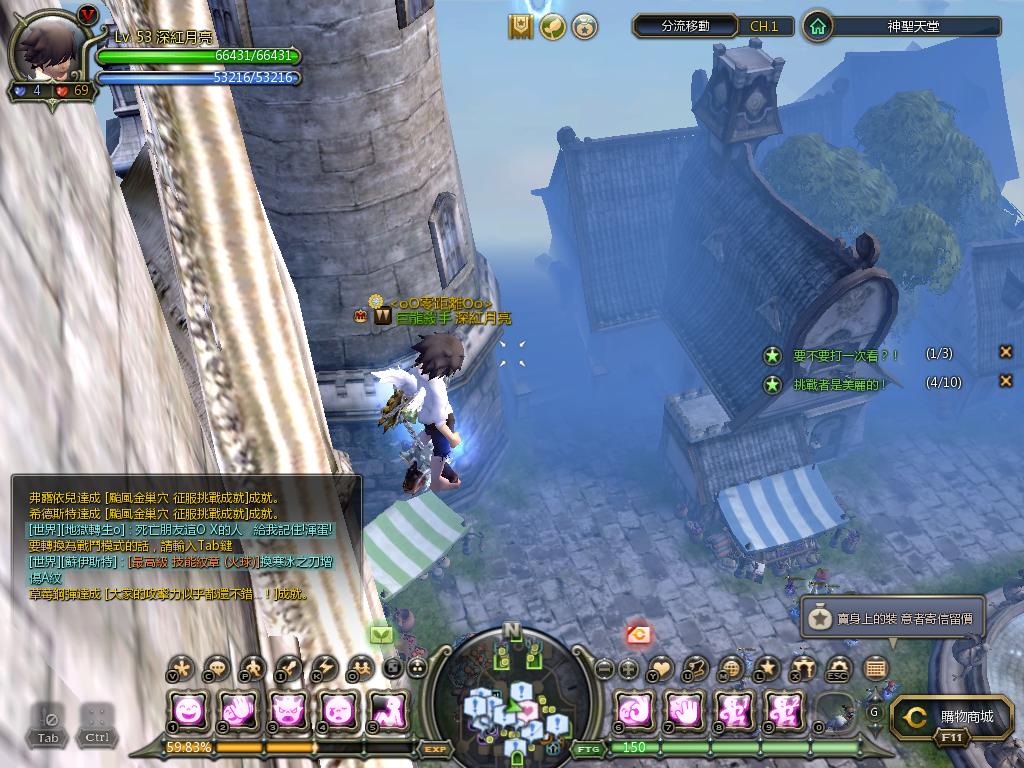The height and width of the screenshot is (768, 1024).
Task: Use the smiling face emote in slot 1
Action: point(190,710)
